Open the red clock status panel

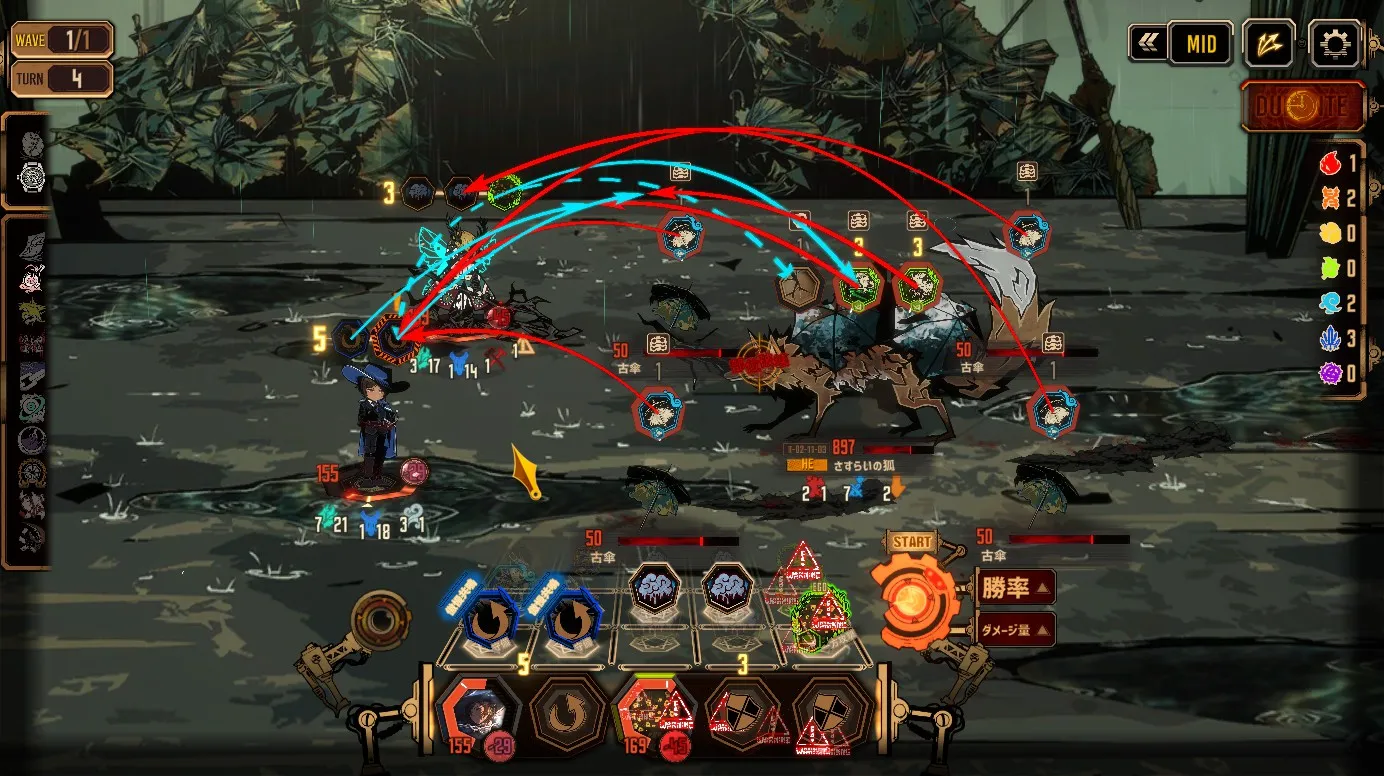click(x=1302, y=107)
